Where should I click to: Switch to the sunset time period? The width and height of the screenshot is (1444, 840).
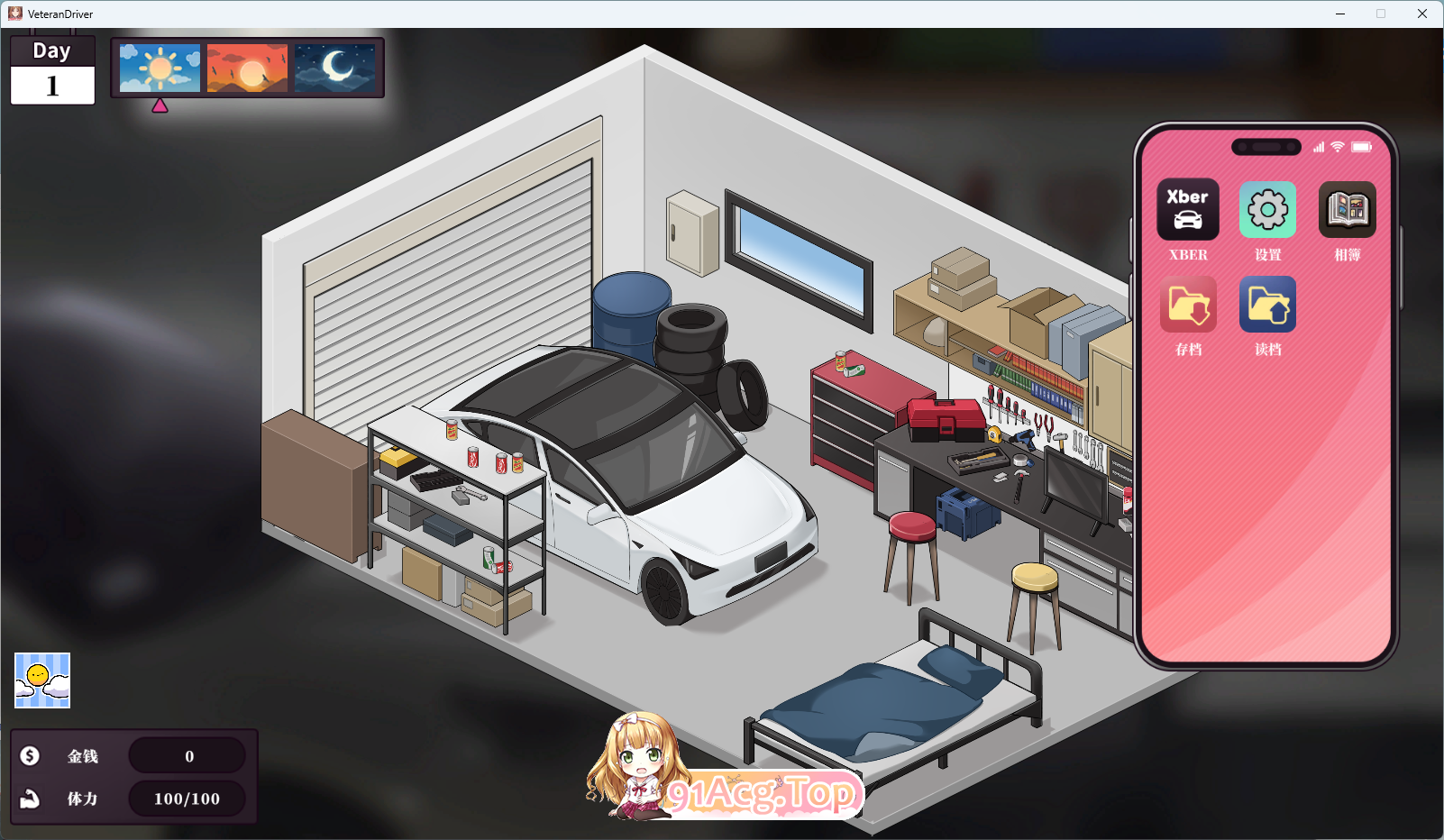point(247,68)
